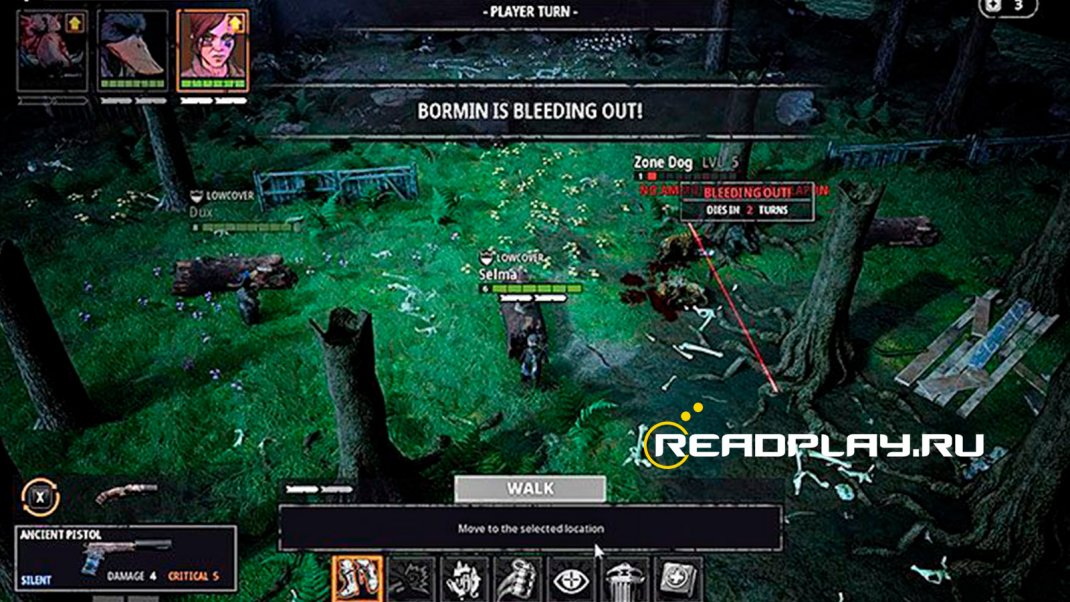1070x602 pixels.
Task: Use the grenade ability icon
Action: coord(518,580)
